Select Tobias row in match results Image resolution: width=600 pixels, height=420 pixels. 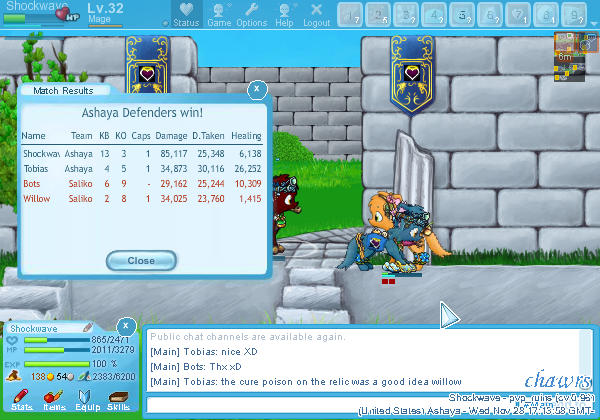142,169
